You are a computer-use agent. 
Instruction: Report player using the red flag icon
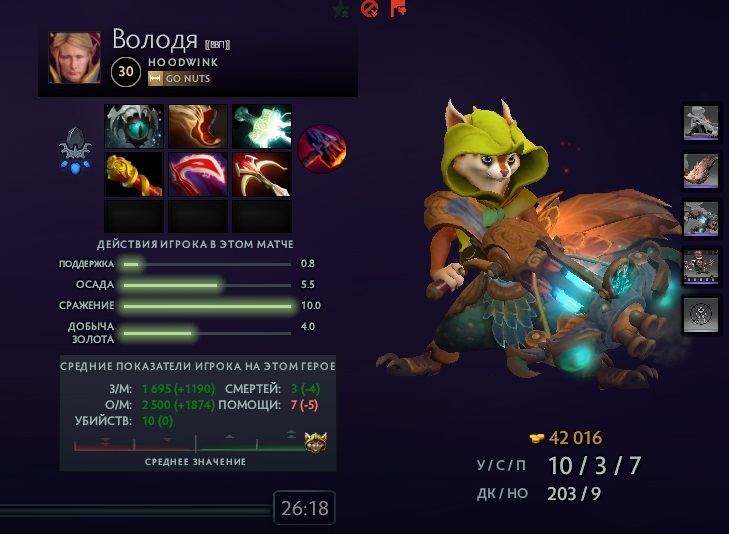pyautogui.click(x=397, y=9)
